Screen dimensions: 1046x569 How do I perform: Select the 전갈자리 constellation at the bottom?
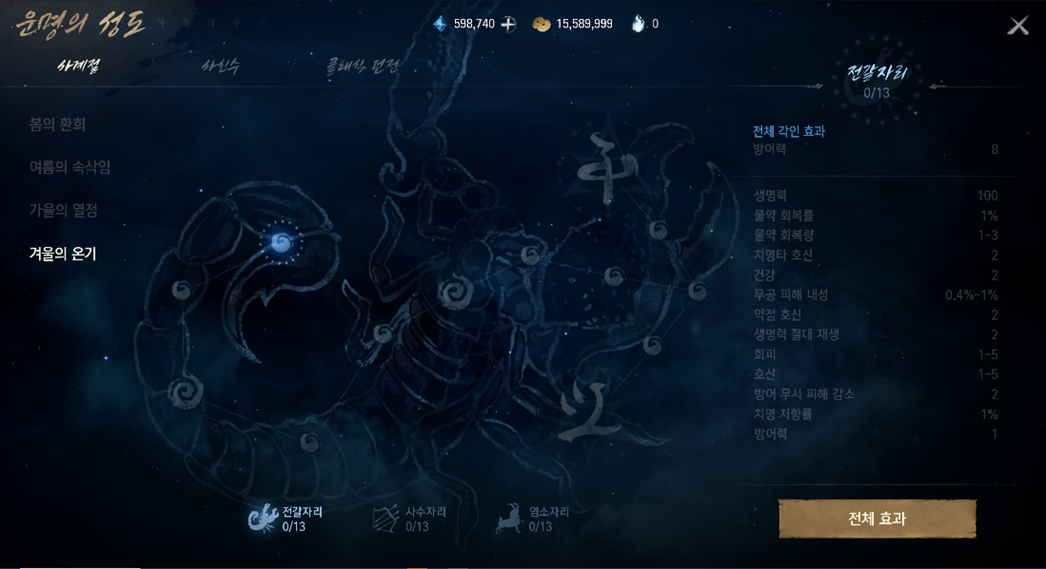286,518
